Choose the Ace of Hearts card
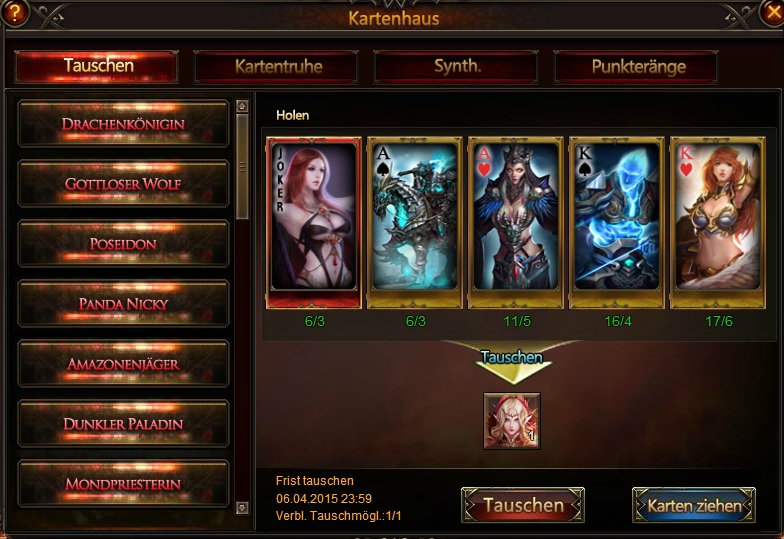Viewport: 784px width, 539px height. [515, 221]
